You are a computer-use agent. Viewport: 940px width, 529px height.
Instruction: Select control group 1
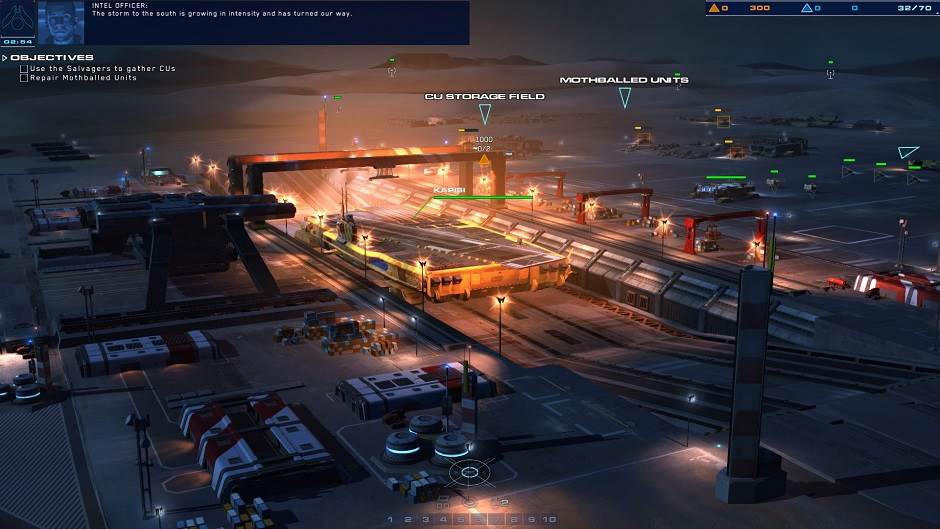pyautogui.click(x=391, y=520)
